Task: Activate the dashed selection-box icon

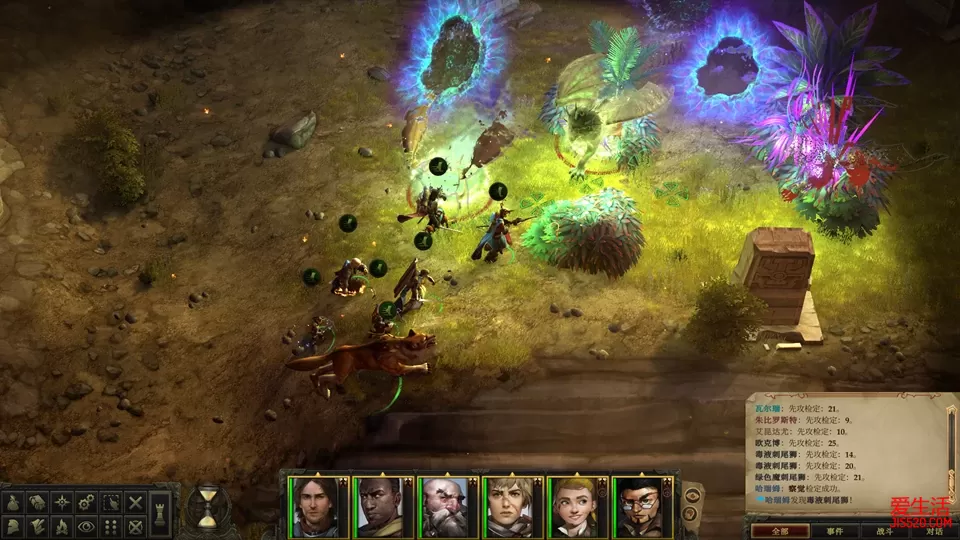Action: 112,501
